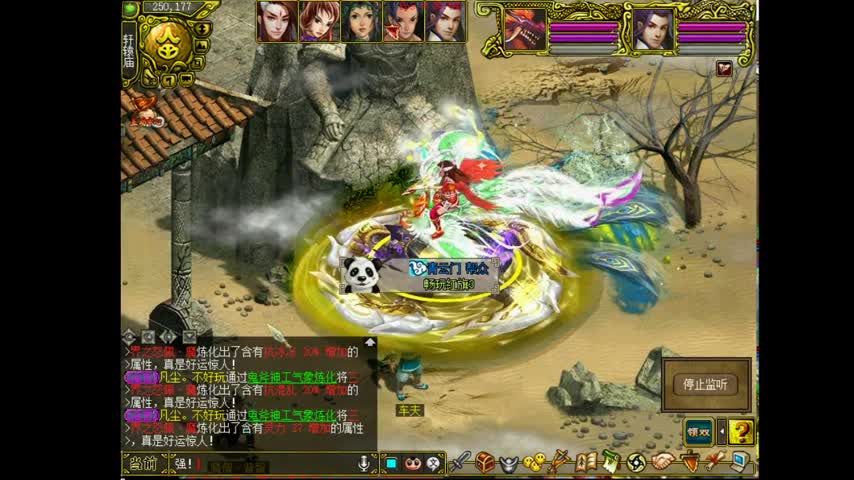Click the red heart buff icon
The image size is (854, 480).
[724, 68]
